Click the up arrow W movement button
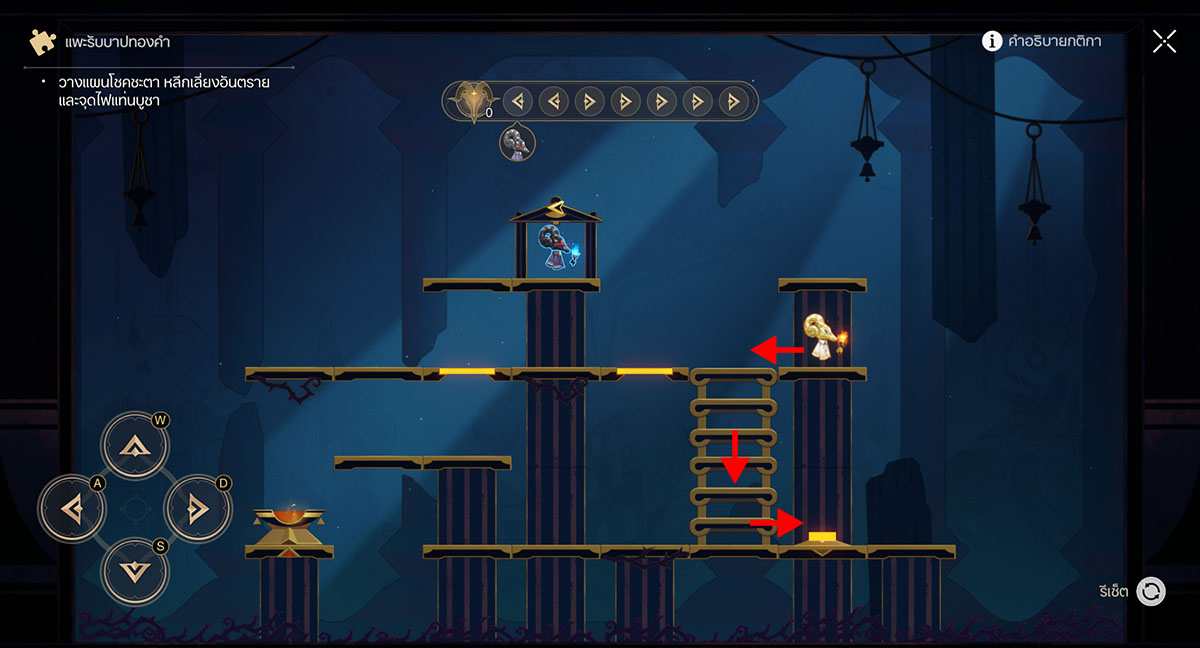This screenshot has height=648, width=1200. (x=135, y=446)
